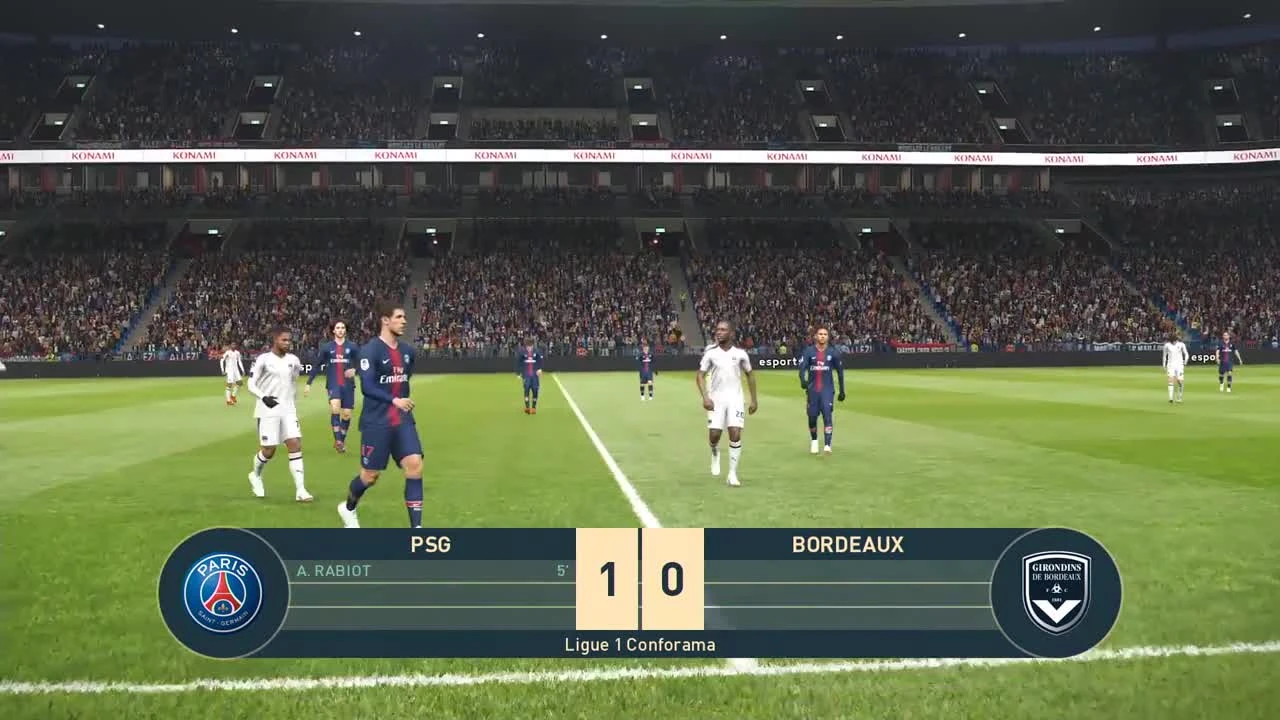Click the BORDEAUX team name on the scoreboard

848,545
